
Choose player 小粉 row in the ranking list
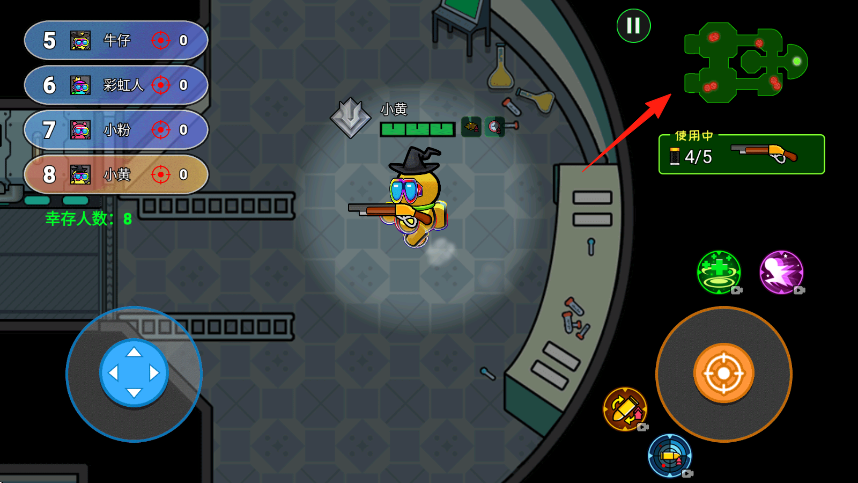[x=116, y=129]
